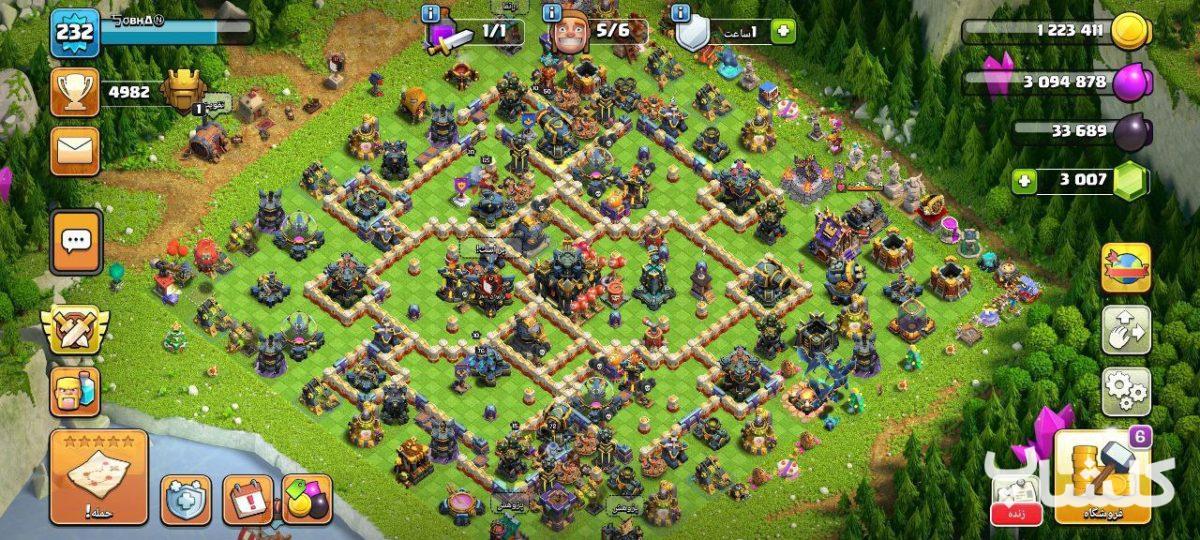The image size is (1200, 540).
Task: Show builder info next to builder face
Action: [x=552, y=14]
